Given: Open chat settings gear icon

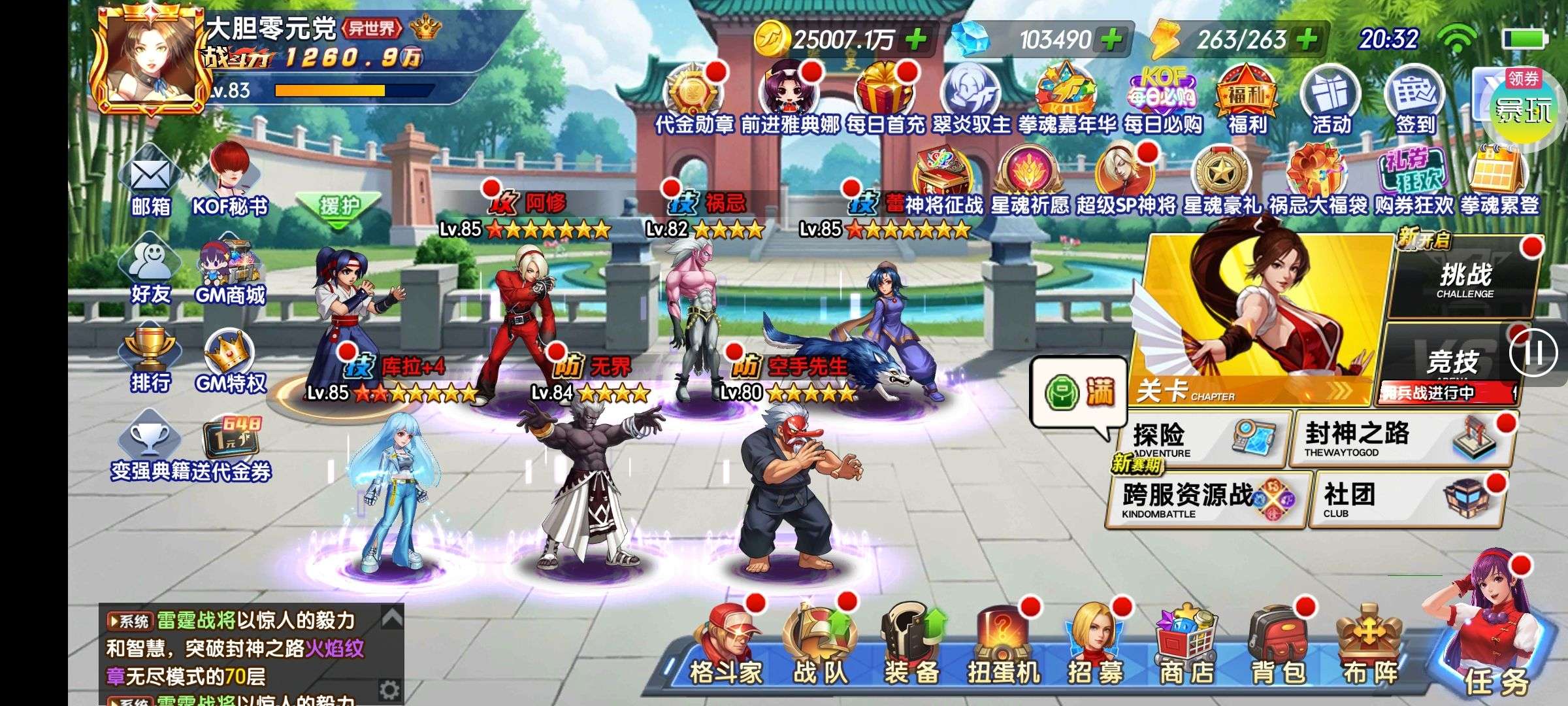Looking at the screenshot, I should [389, 689].
